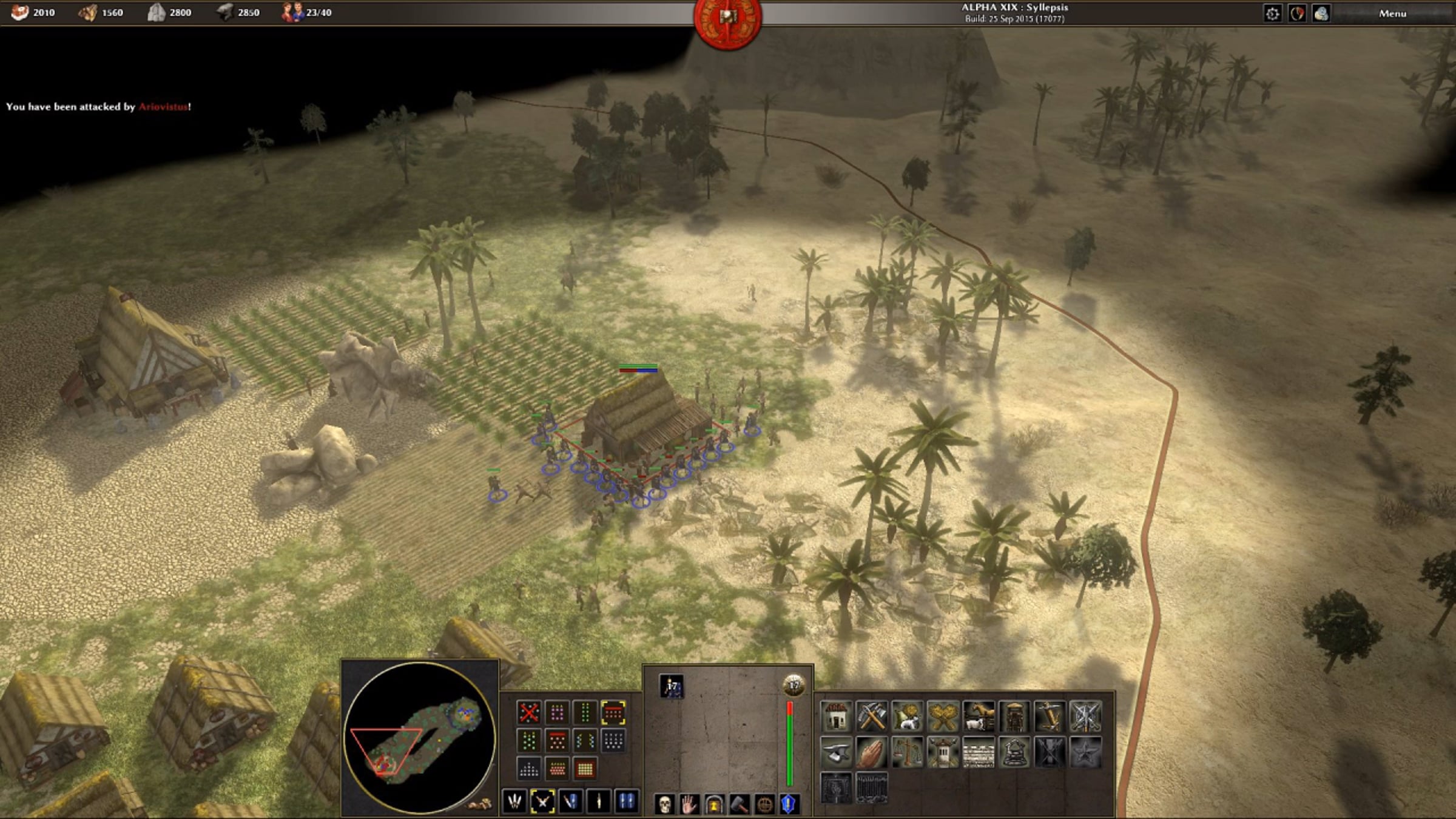Select the selected 17-unit group portrait
Image resolution: width=1456 pixels, height=819 pixels.
click(x=672, y=687)
